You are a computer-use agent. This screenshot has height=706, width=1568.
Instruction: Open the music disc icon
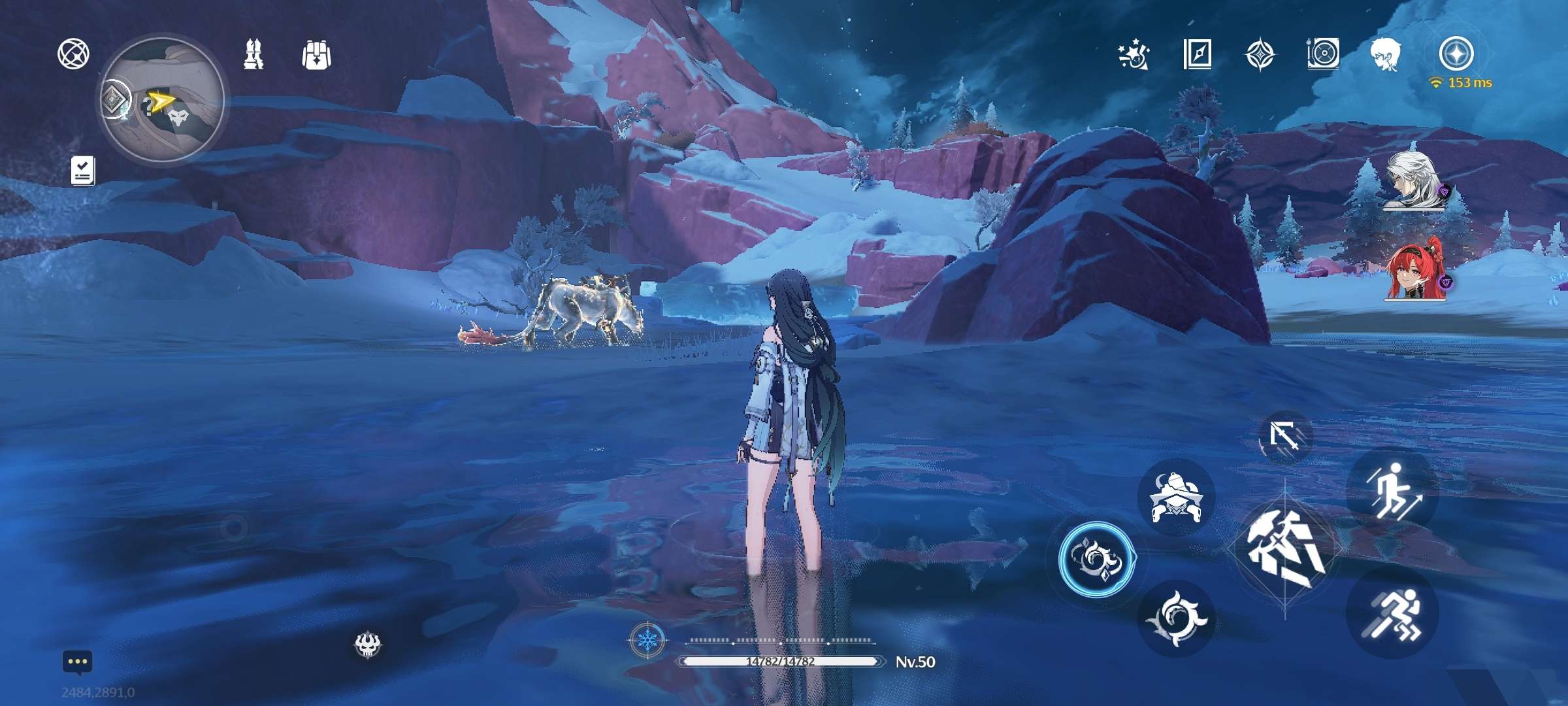(1323, 54)
